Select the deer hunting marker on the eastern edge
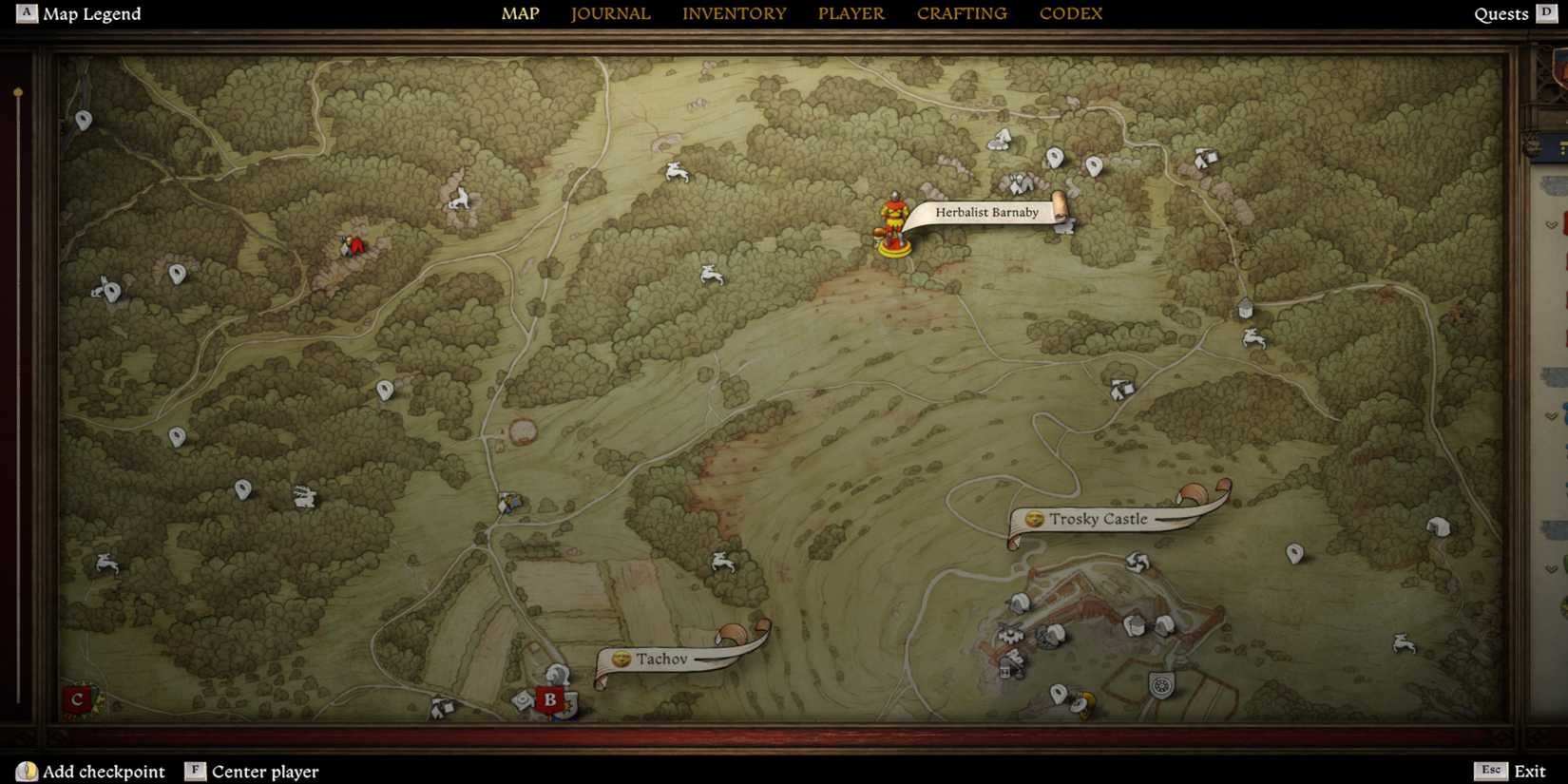 (x=1404, y=642)
